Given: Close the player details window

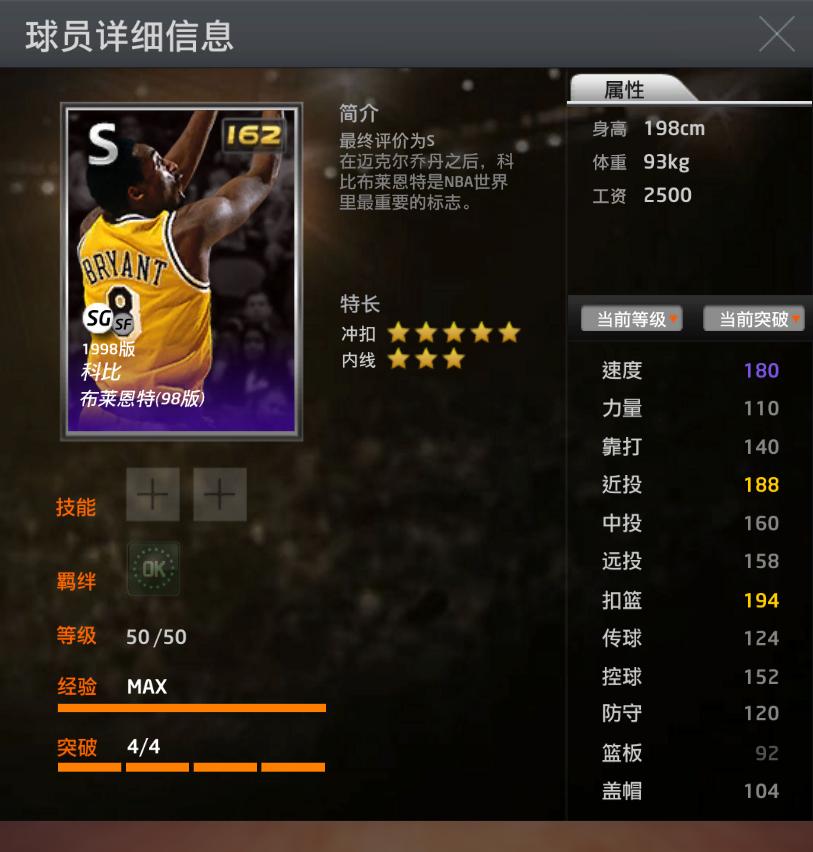Looking at the screenshot, I should (x=777, y=34).
